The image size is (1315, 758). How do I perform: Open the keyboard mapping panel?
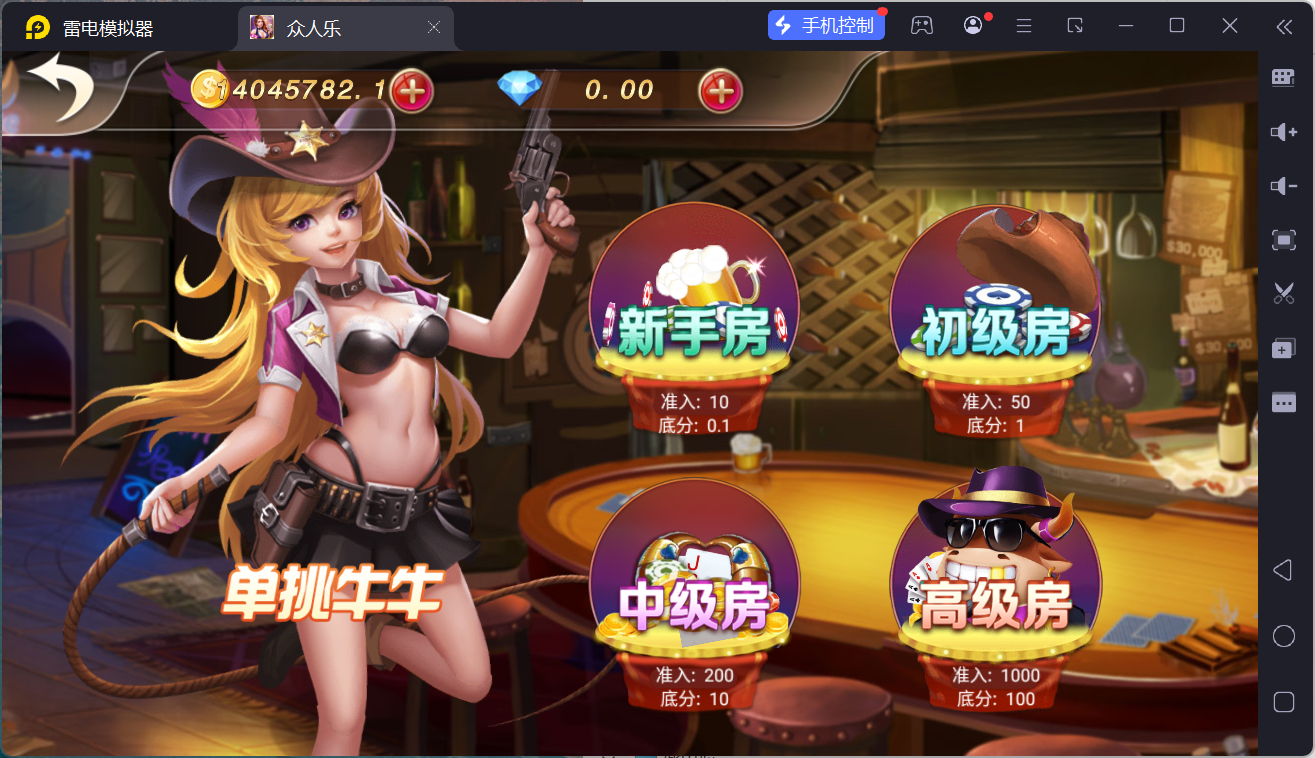tap(1283, 77)
